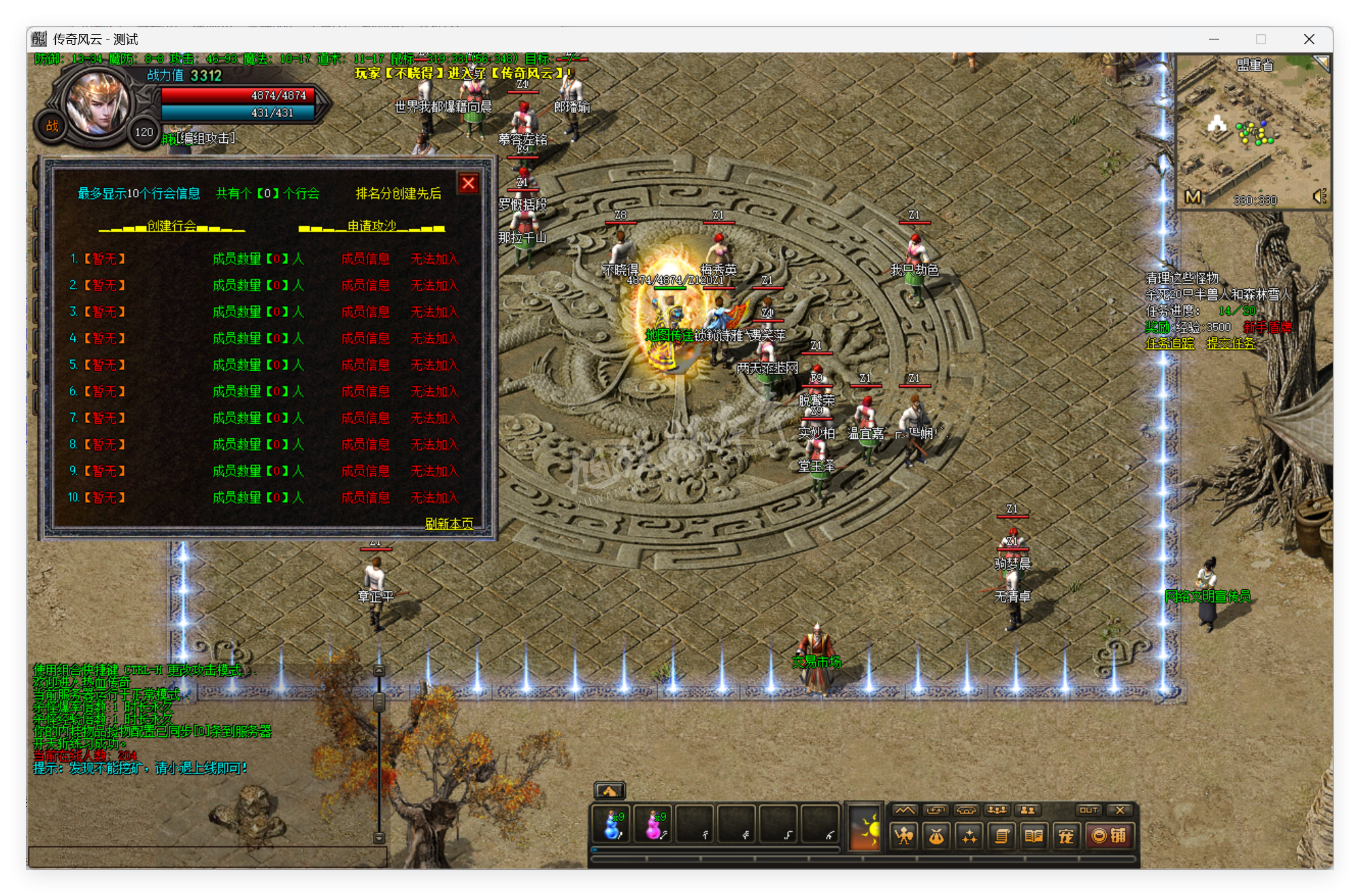Collapse the minimap via its corner triangle
The height and width of the screenshot is (896, 1360).
tap(1323, 63)
